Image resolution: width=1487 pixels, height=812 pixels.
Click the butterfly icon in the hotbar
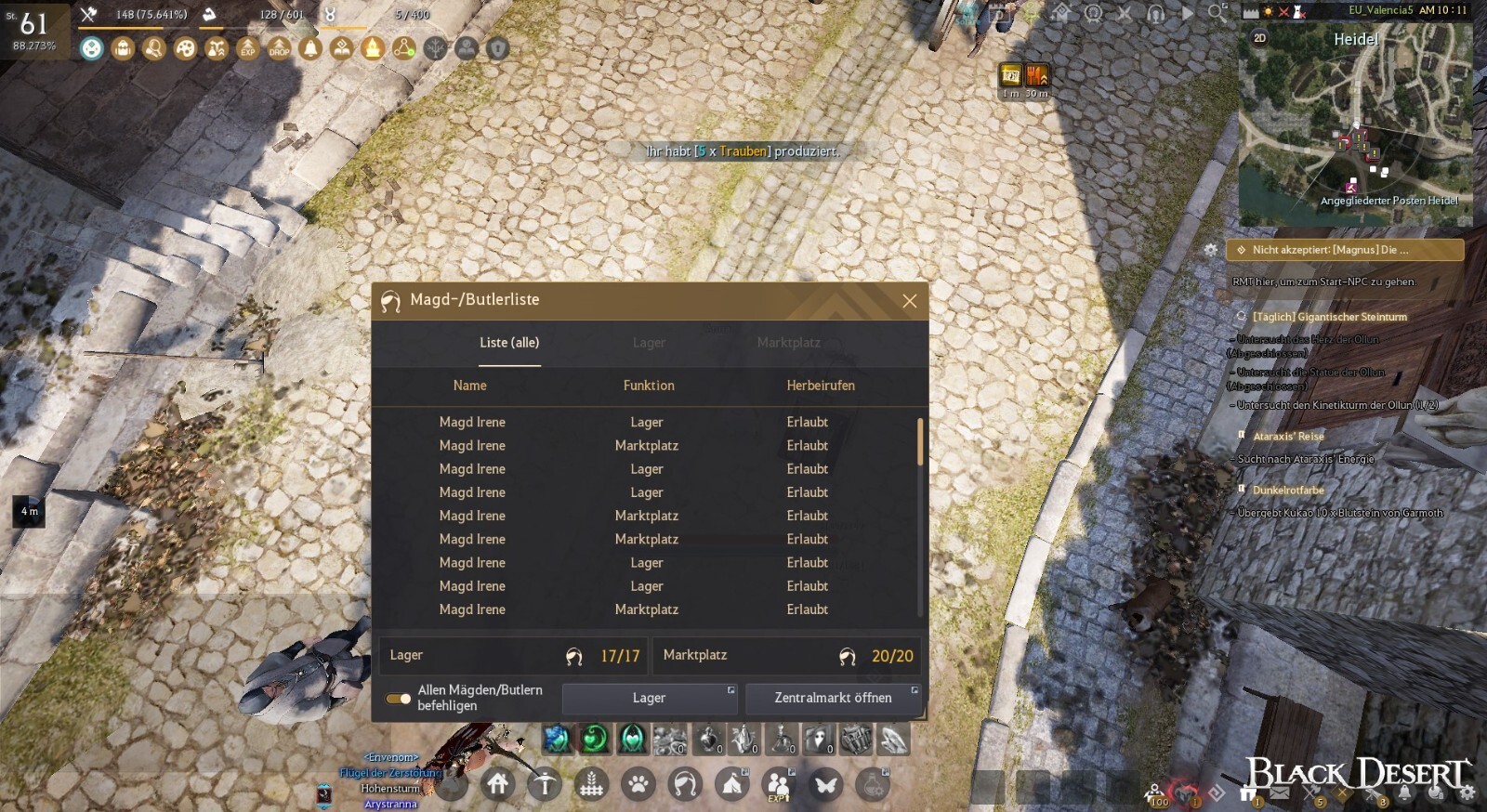827,784
